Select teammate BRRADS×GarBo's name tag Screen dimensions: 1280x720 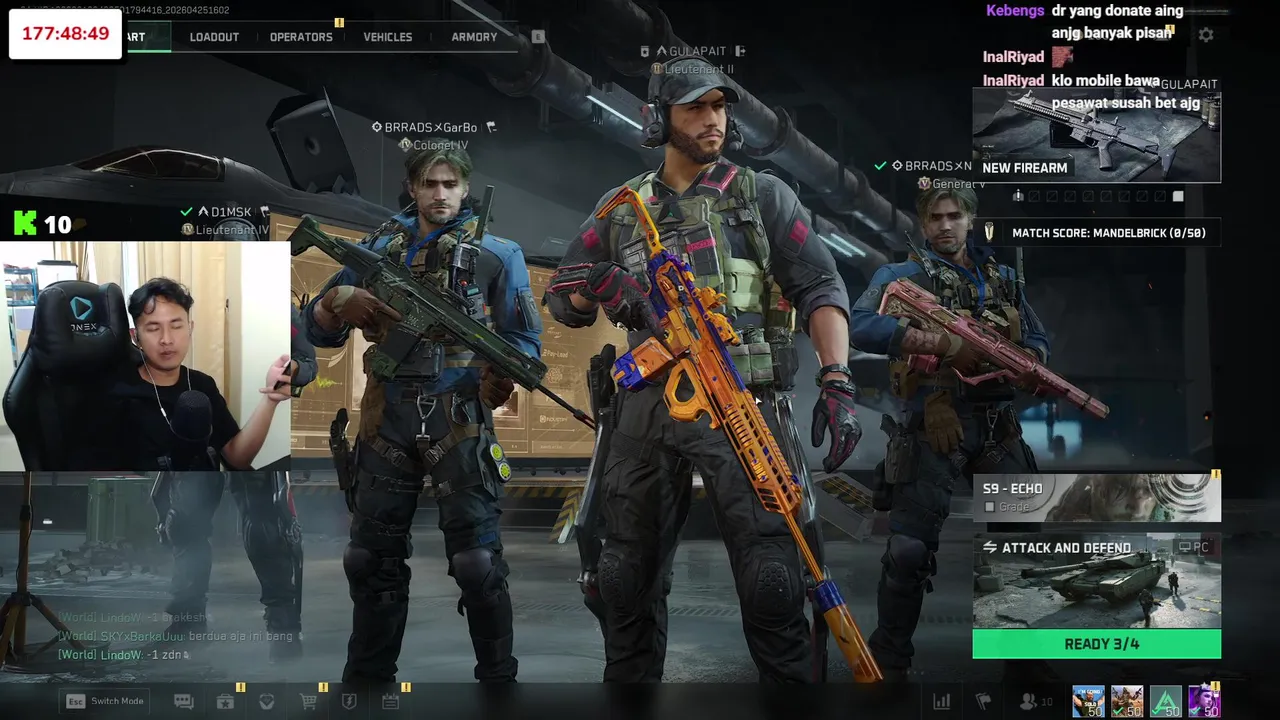coord(432,128)
